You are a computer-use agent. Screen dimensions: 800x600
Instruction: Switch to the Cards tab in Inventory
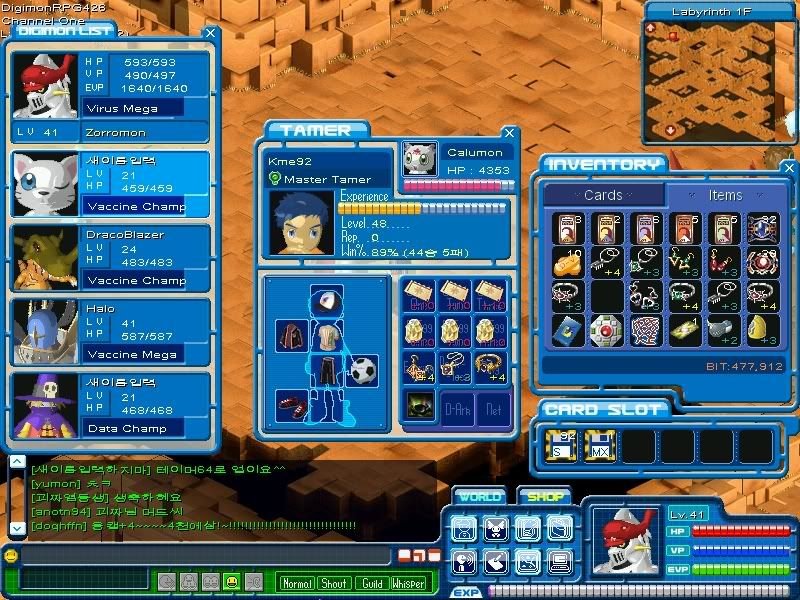603,195
